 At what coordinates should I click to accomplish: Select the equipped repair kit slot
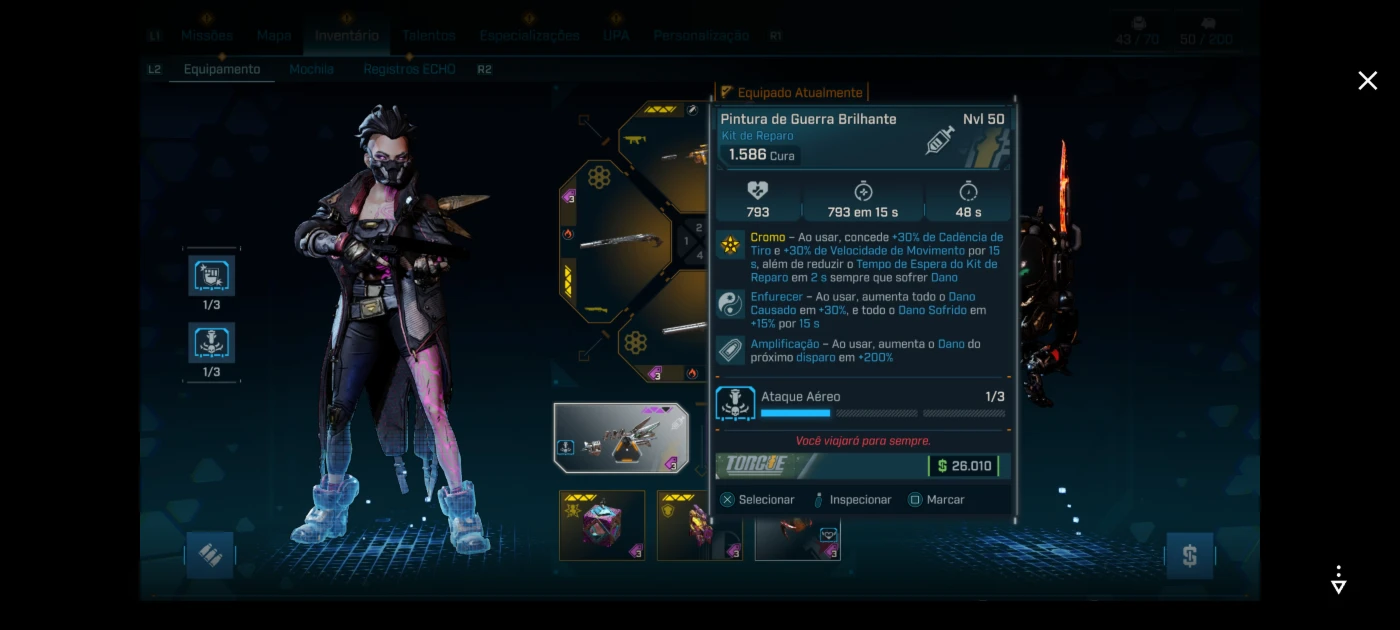(x=621, y=438)
